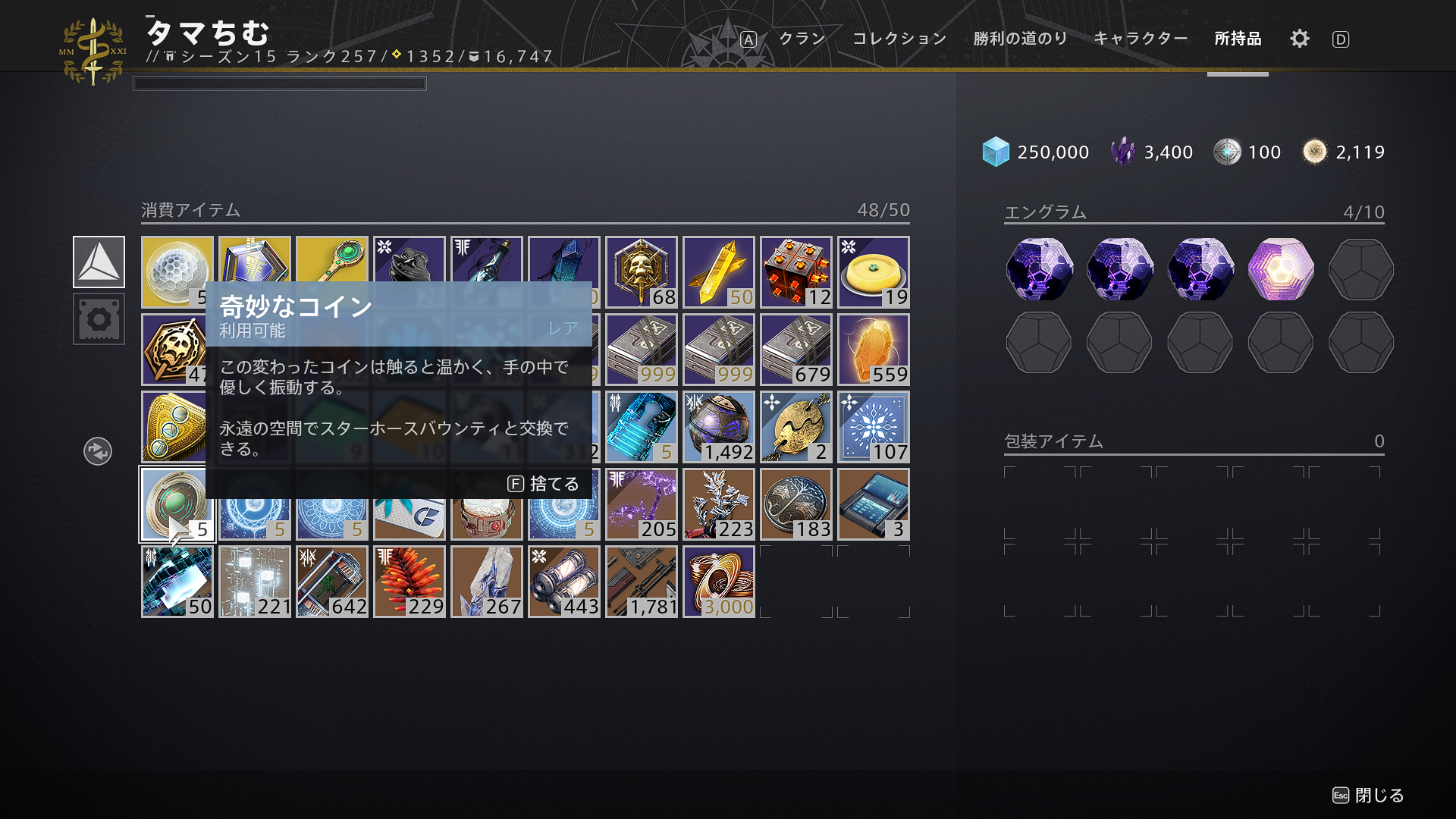This screenshot has width=1456, height=819.
Task: Click the circular transfer arrows icon
Action: (97, 450)
